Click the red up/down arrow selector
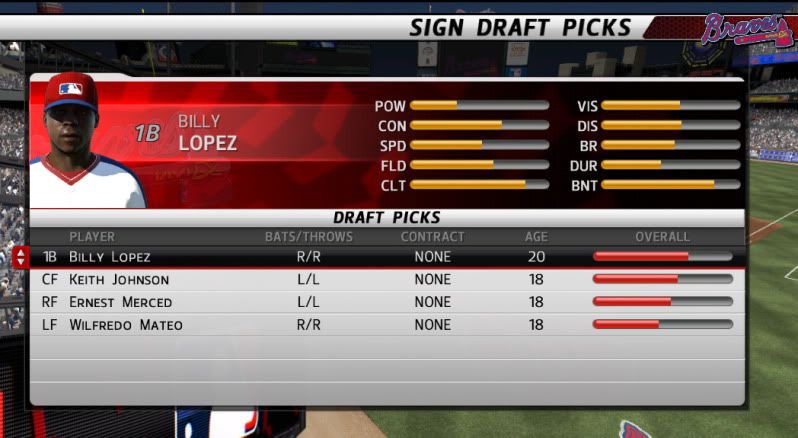 (20, 257)
